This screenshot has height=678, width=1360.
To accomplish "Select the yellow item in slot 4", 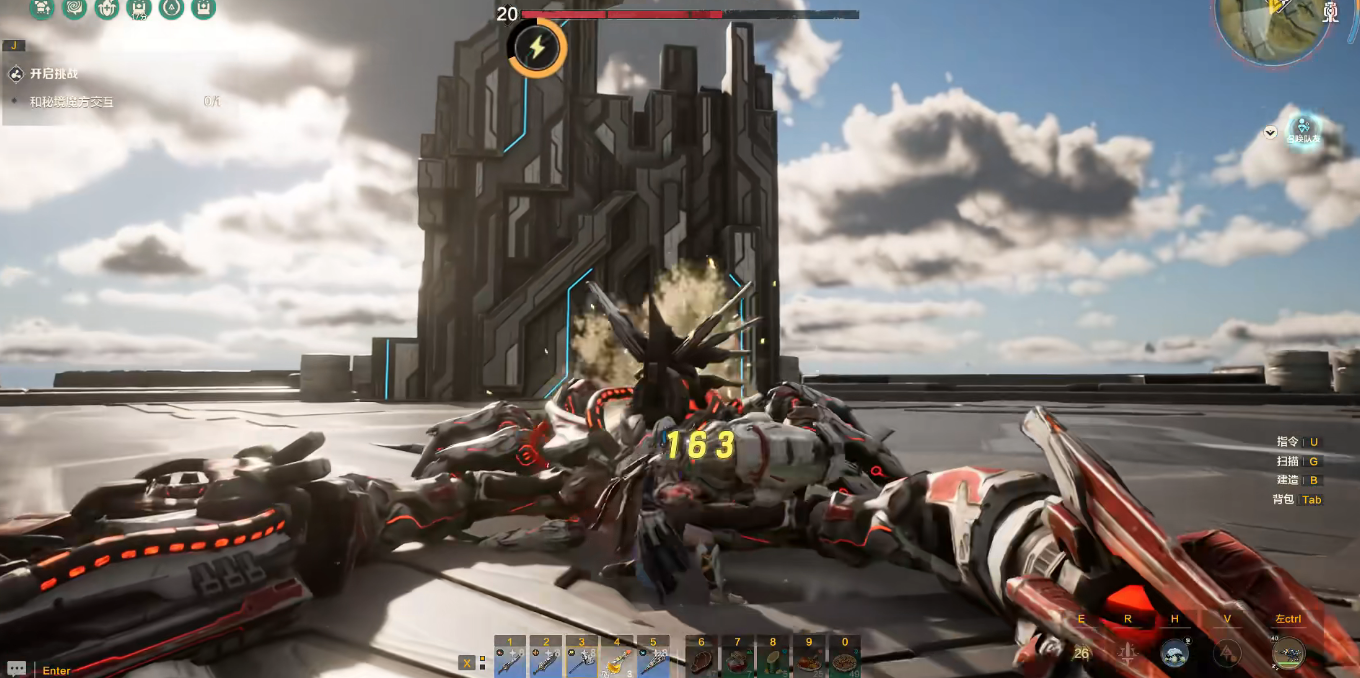I will pos(618,660).
